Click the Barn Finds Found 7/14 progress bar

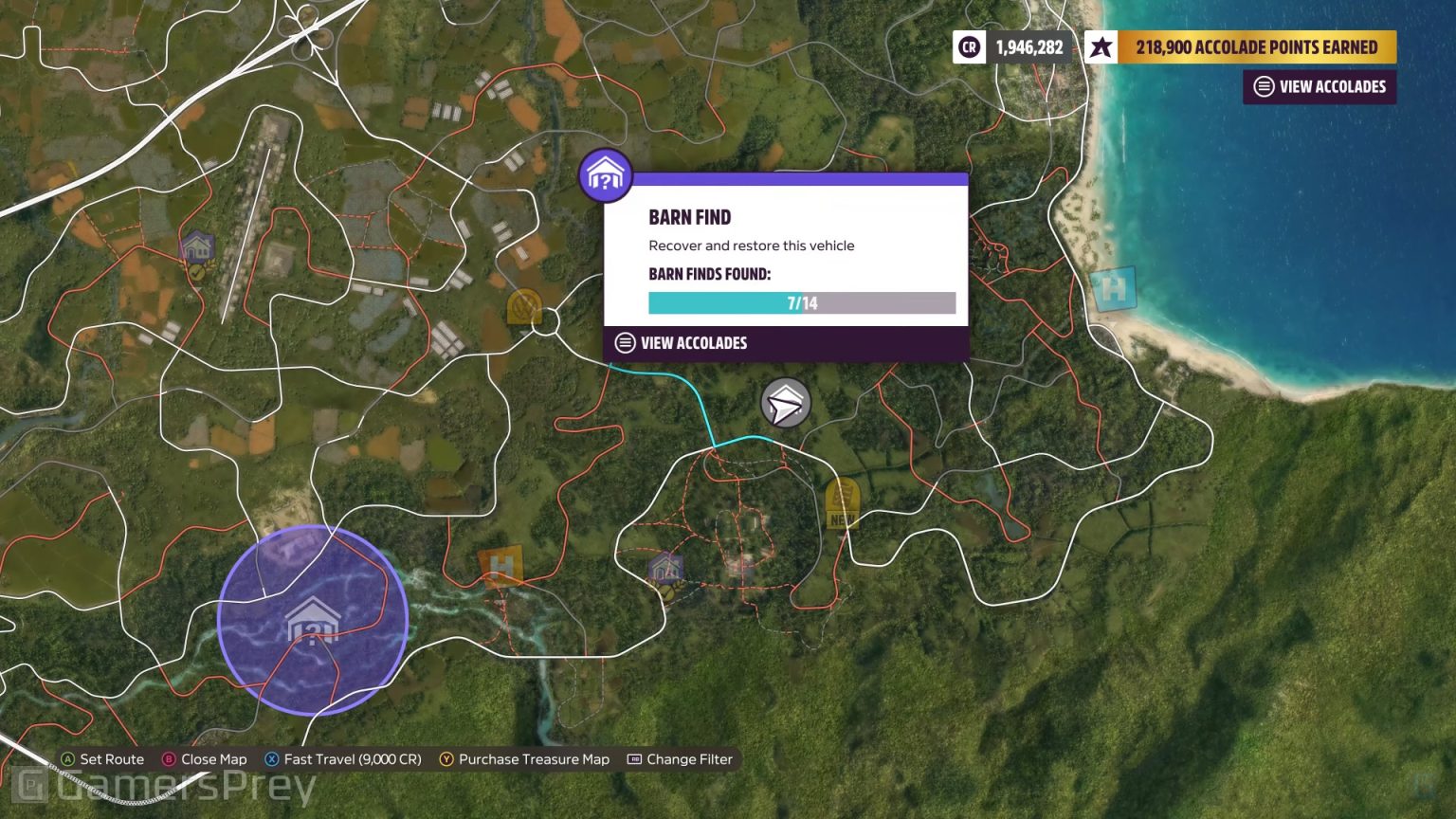click(x=801, y=302)
